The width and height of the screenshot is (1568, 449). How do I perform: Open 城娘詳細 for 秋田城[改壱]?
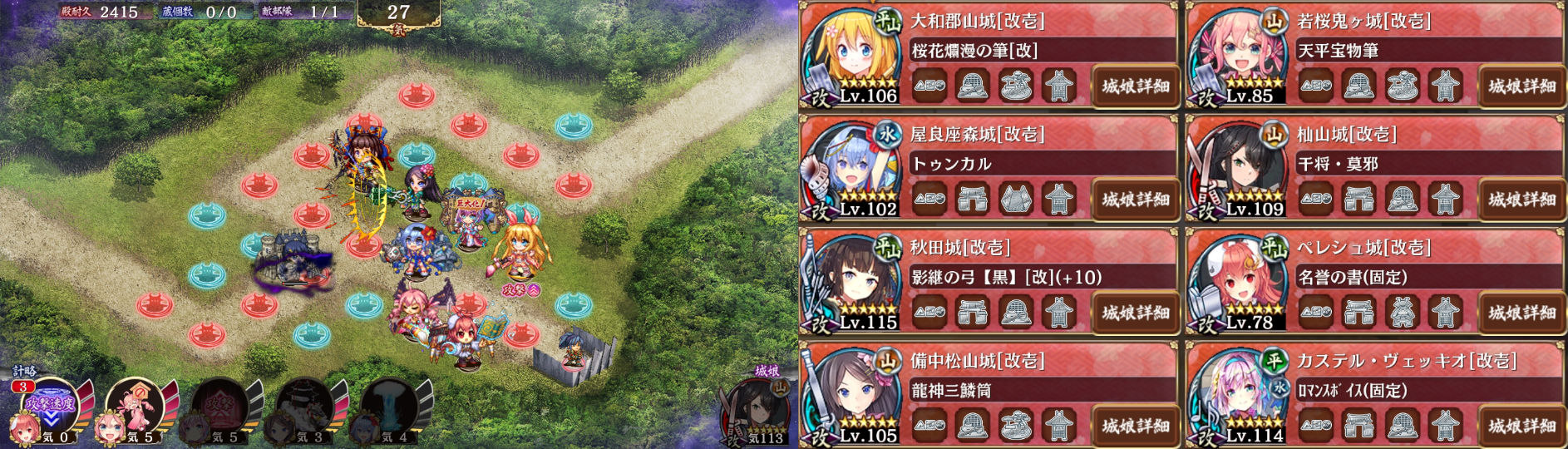point(1135,312)
